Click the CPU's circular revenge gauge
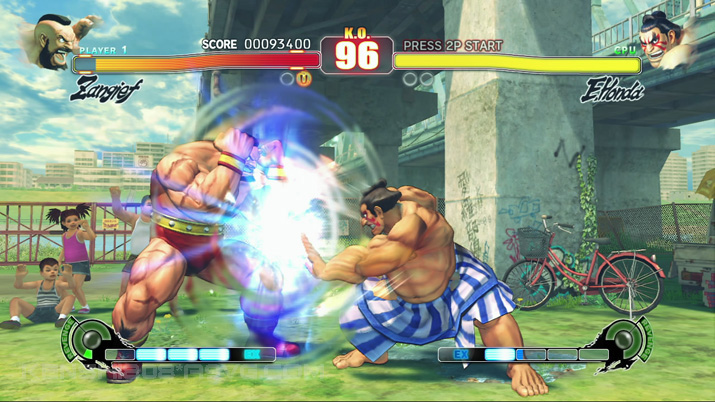The image size is (715, 402). coord(630,340)
